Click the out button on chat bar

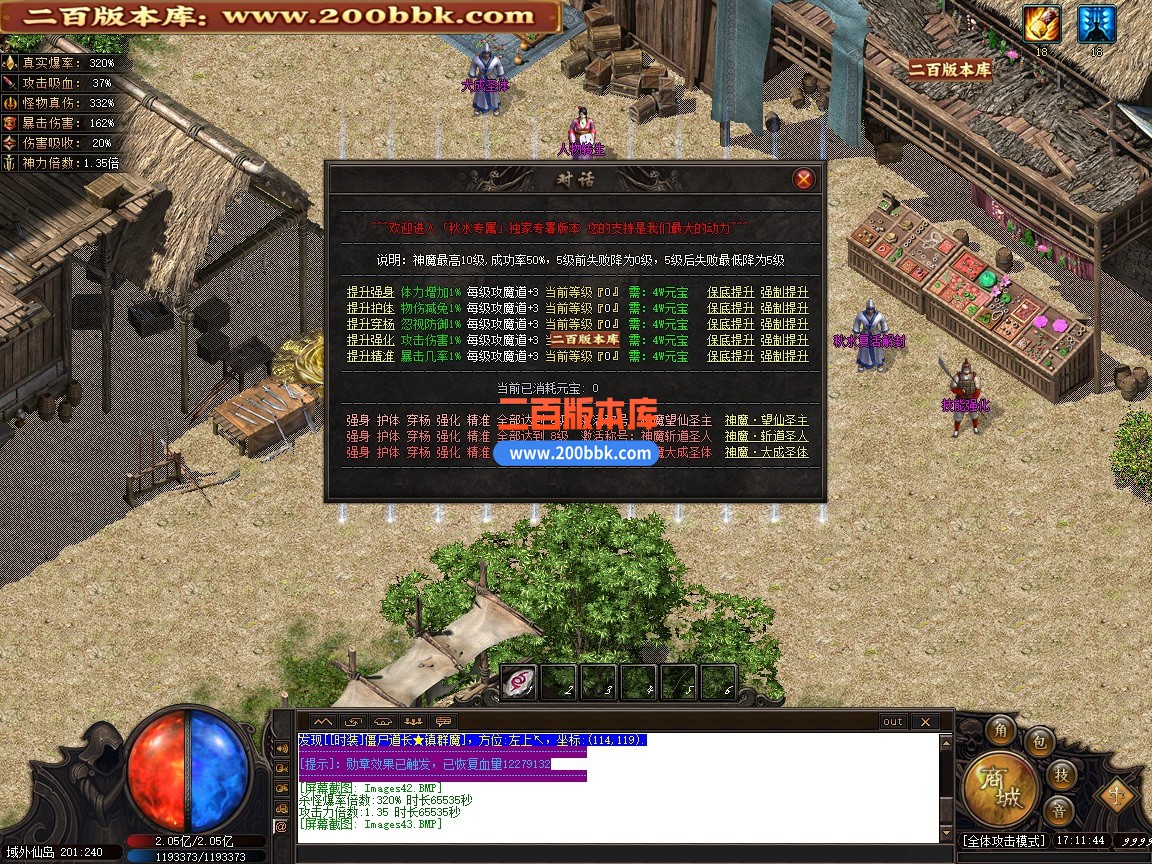[x=892, y=721]
